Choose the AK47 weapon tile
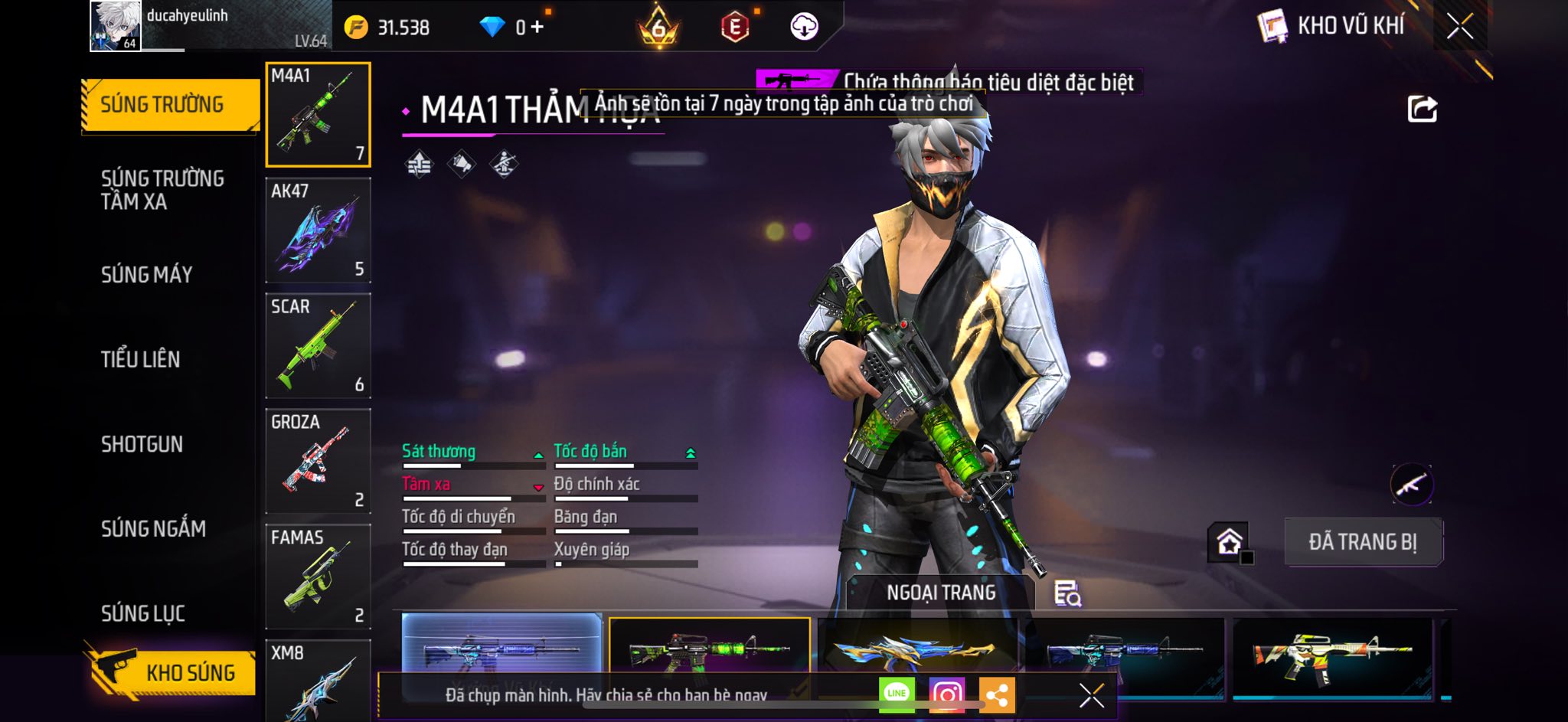Image resolution: width=1568 pixels, height=722 pixels. point(318,230)
